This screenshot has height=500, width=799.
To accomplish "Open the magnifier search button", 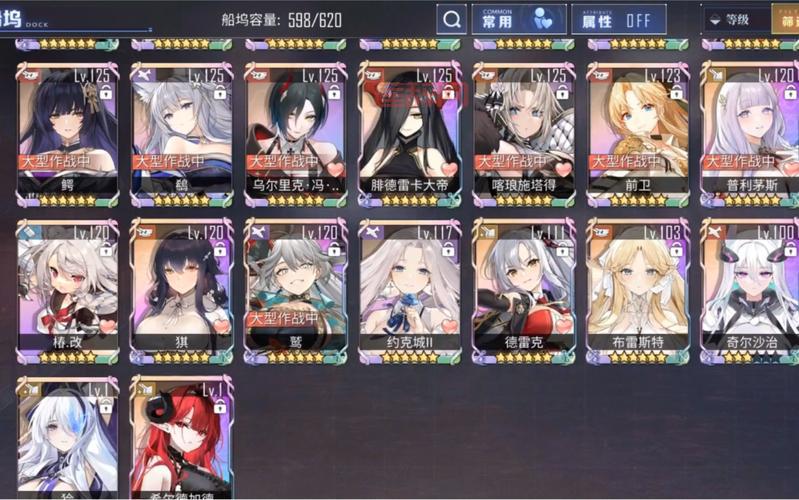I will tap(451, 20).
